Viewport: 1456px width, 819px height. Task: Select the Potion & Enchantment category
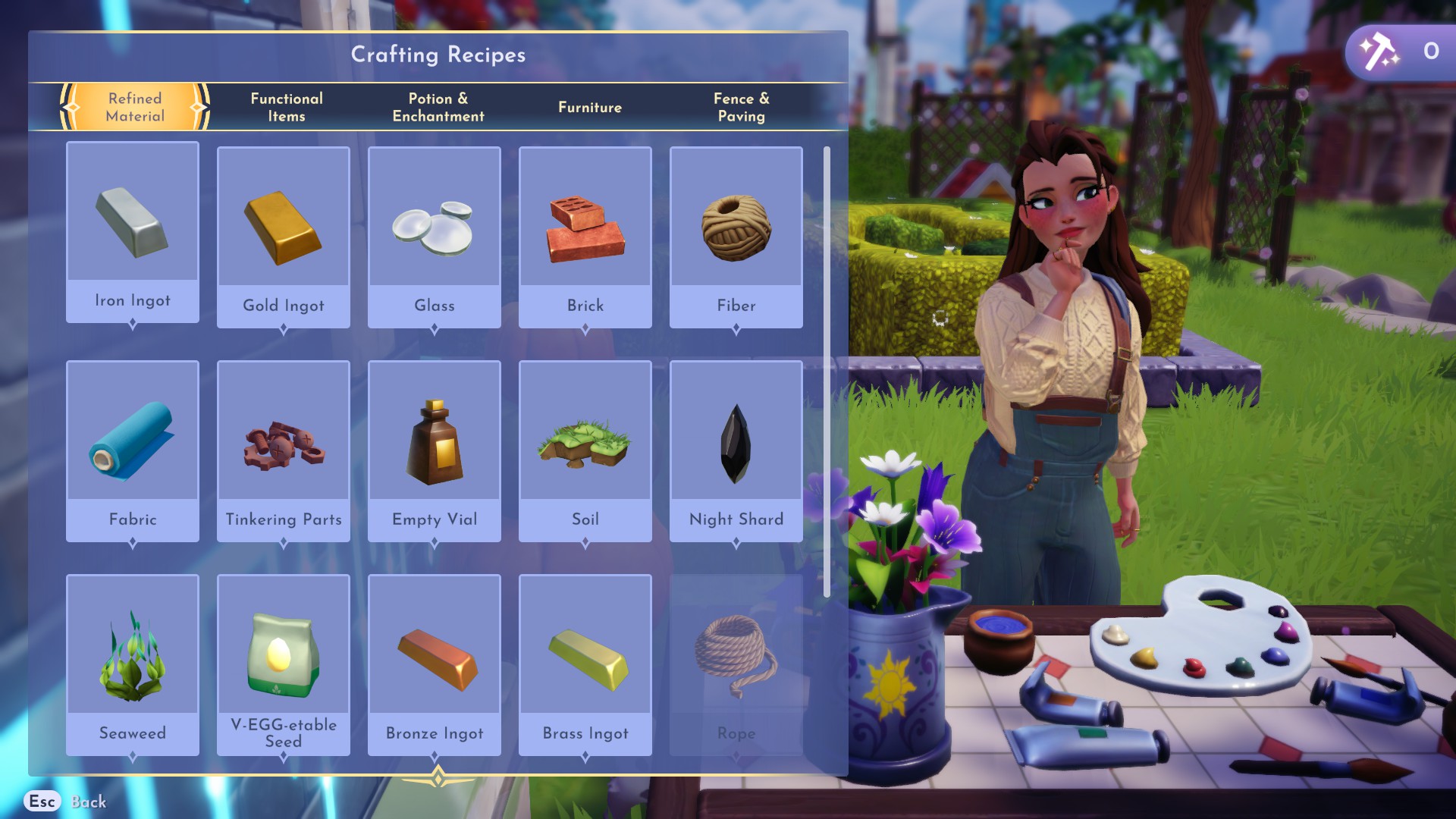(438, 107)
